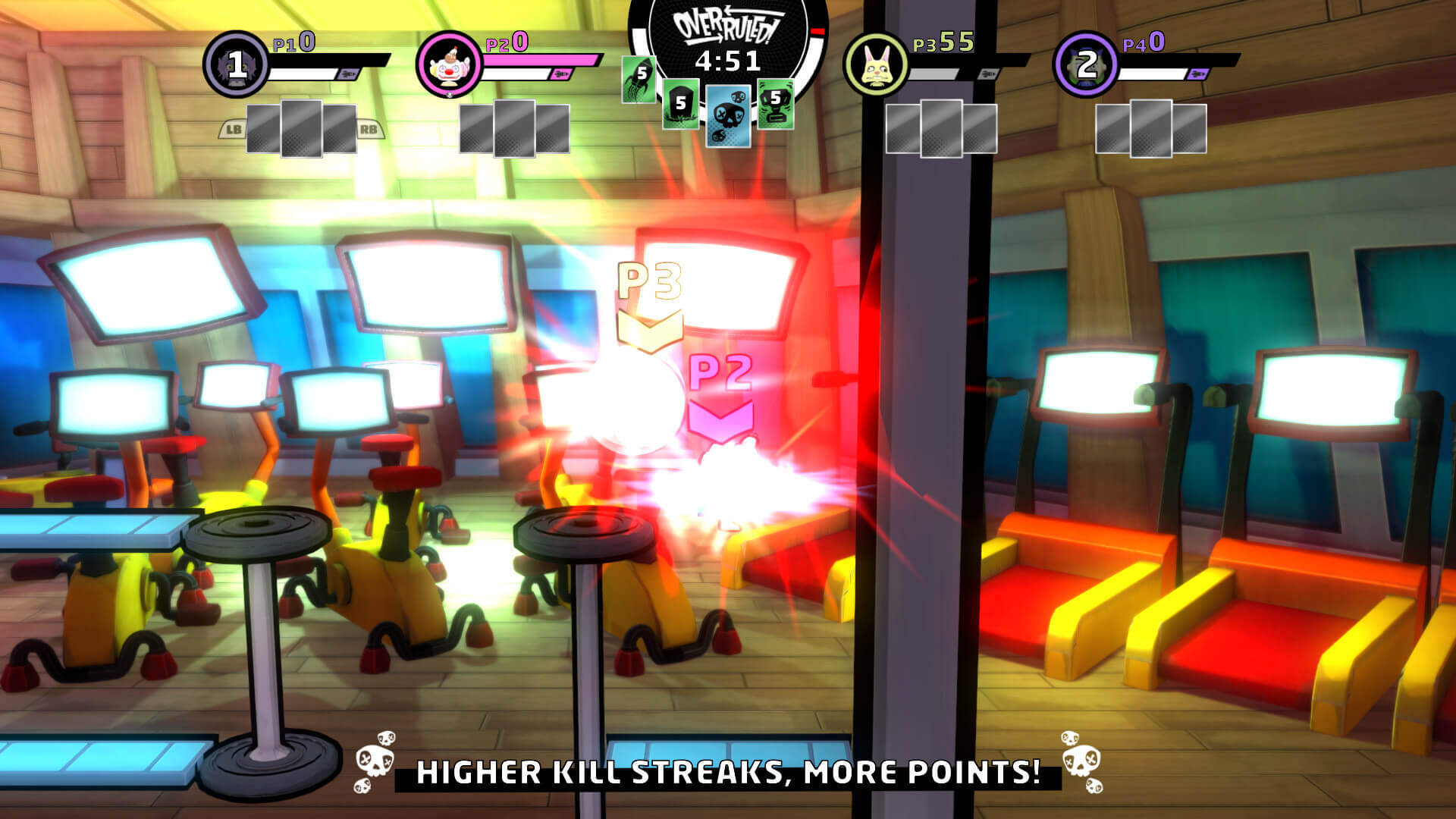The height and width of the screenshot is (819, 1456).
Task: Select the P4 purple-ringed portrait
Action: point(1086,64)
